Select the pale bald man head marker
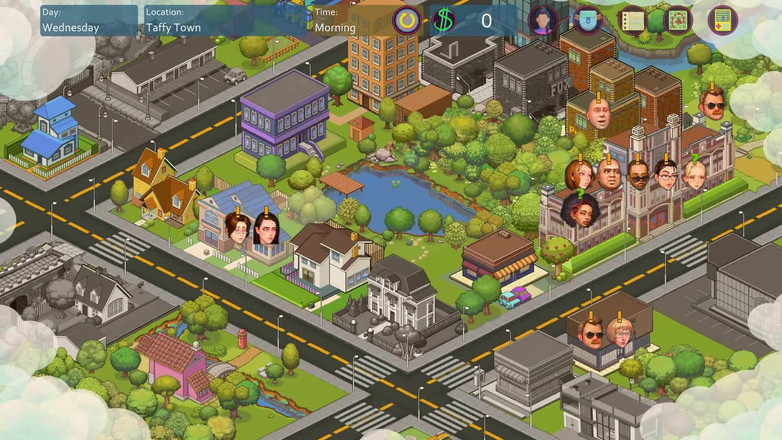 click(x=599, y=115)
